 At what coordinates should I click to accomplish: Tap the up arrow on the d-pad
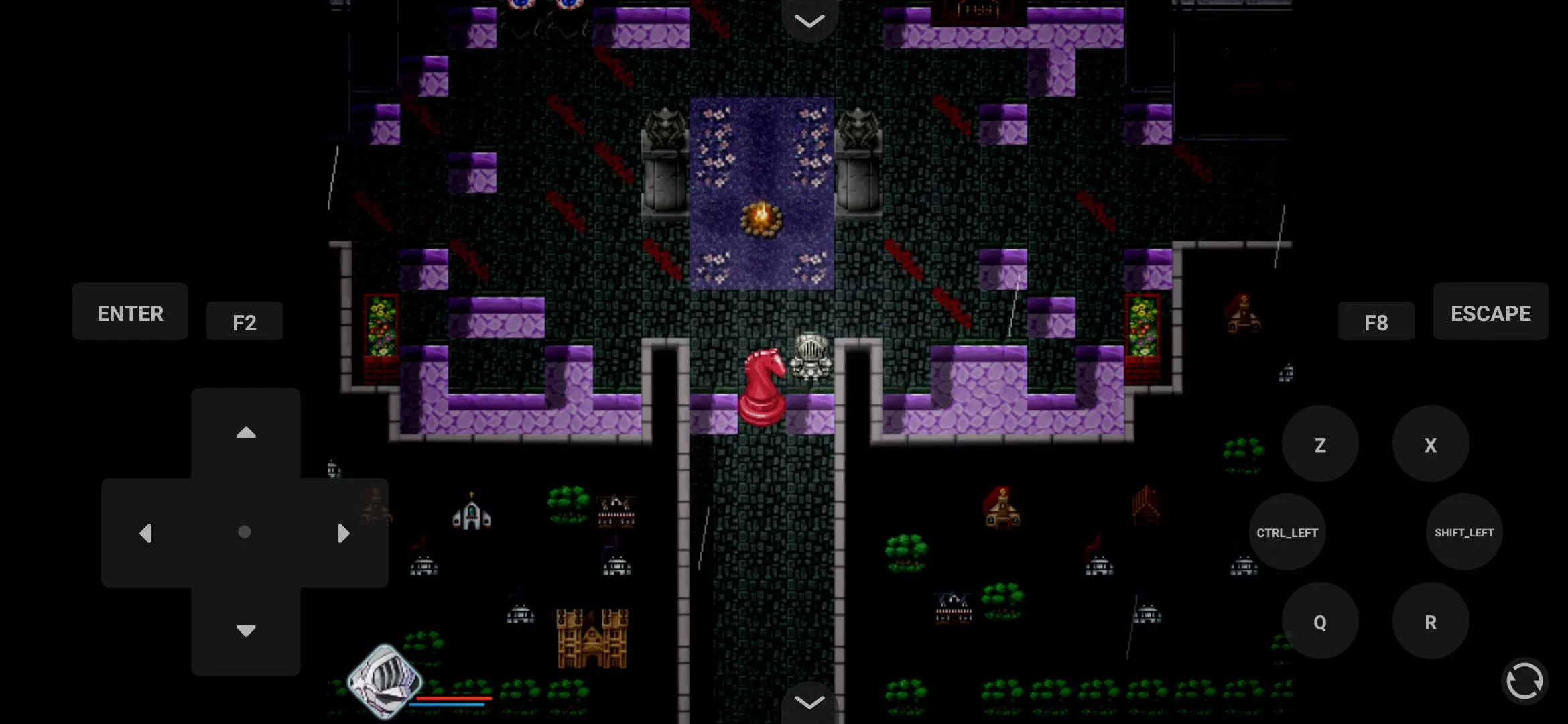tap(246, 433)
